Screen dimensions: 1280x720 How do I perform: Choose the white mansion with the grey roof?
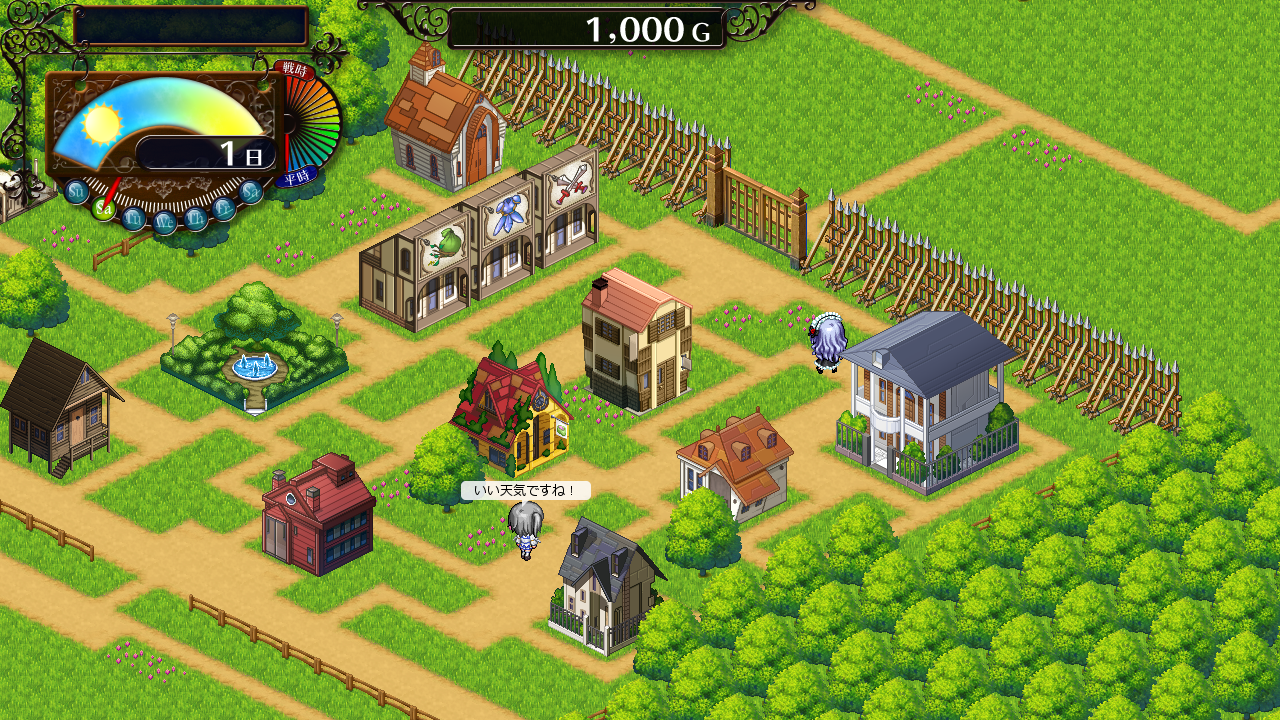pos(928,402)
